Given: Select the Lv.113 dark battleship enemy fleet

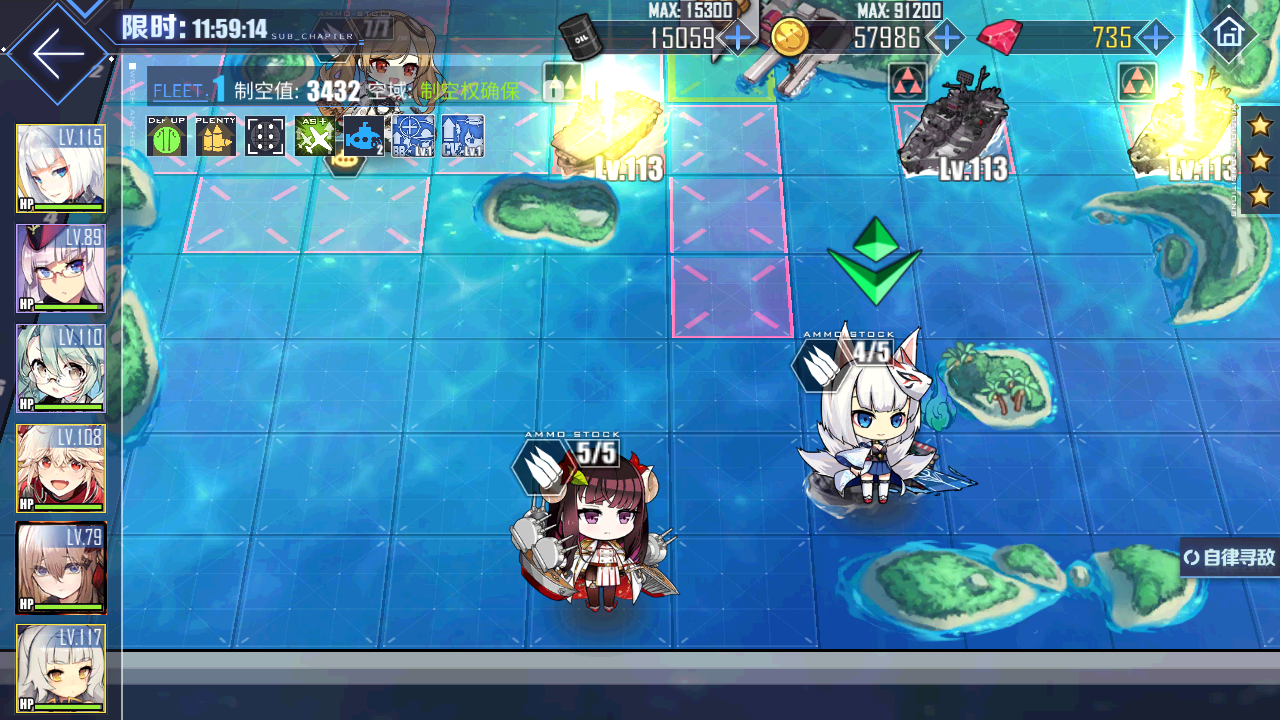Looking at the screenshot, I should pyautogui.click(x=952, y=125).
